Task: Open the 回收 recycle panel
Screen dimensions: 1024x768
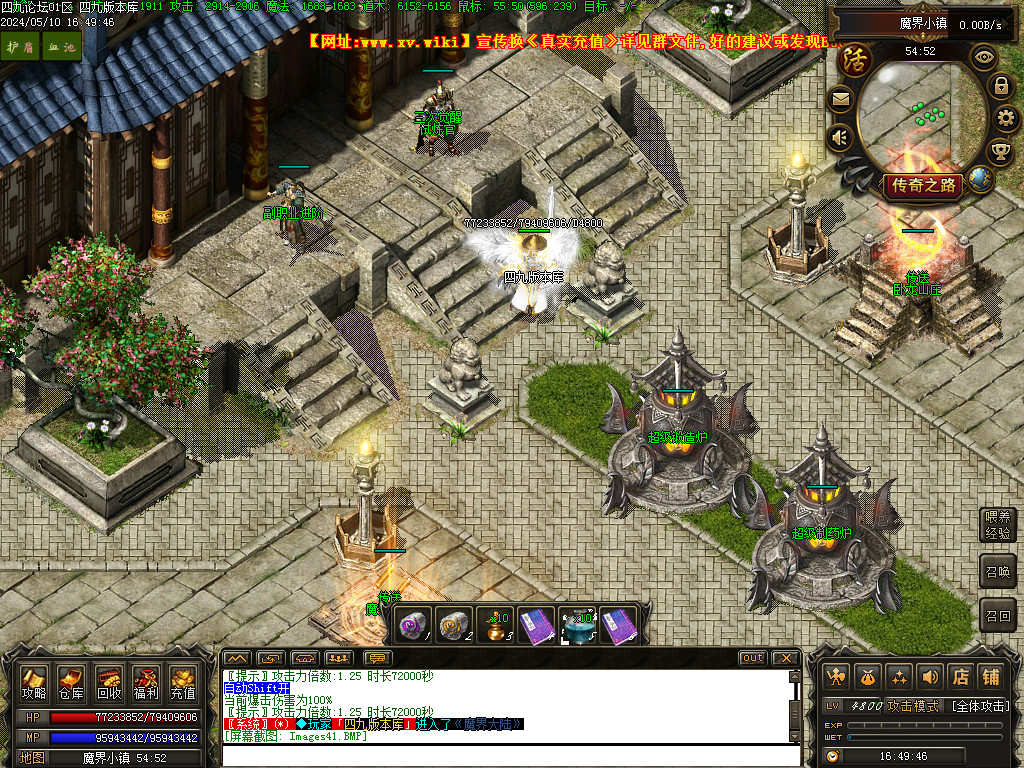Action: tap(109, 682)
